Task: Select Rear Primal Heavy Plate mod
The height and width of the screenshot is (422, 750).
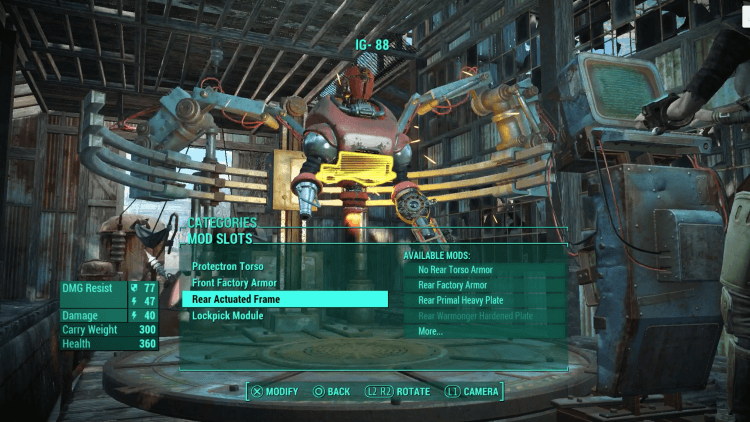Action: 461,300
